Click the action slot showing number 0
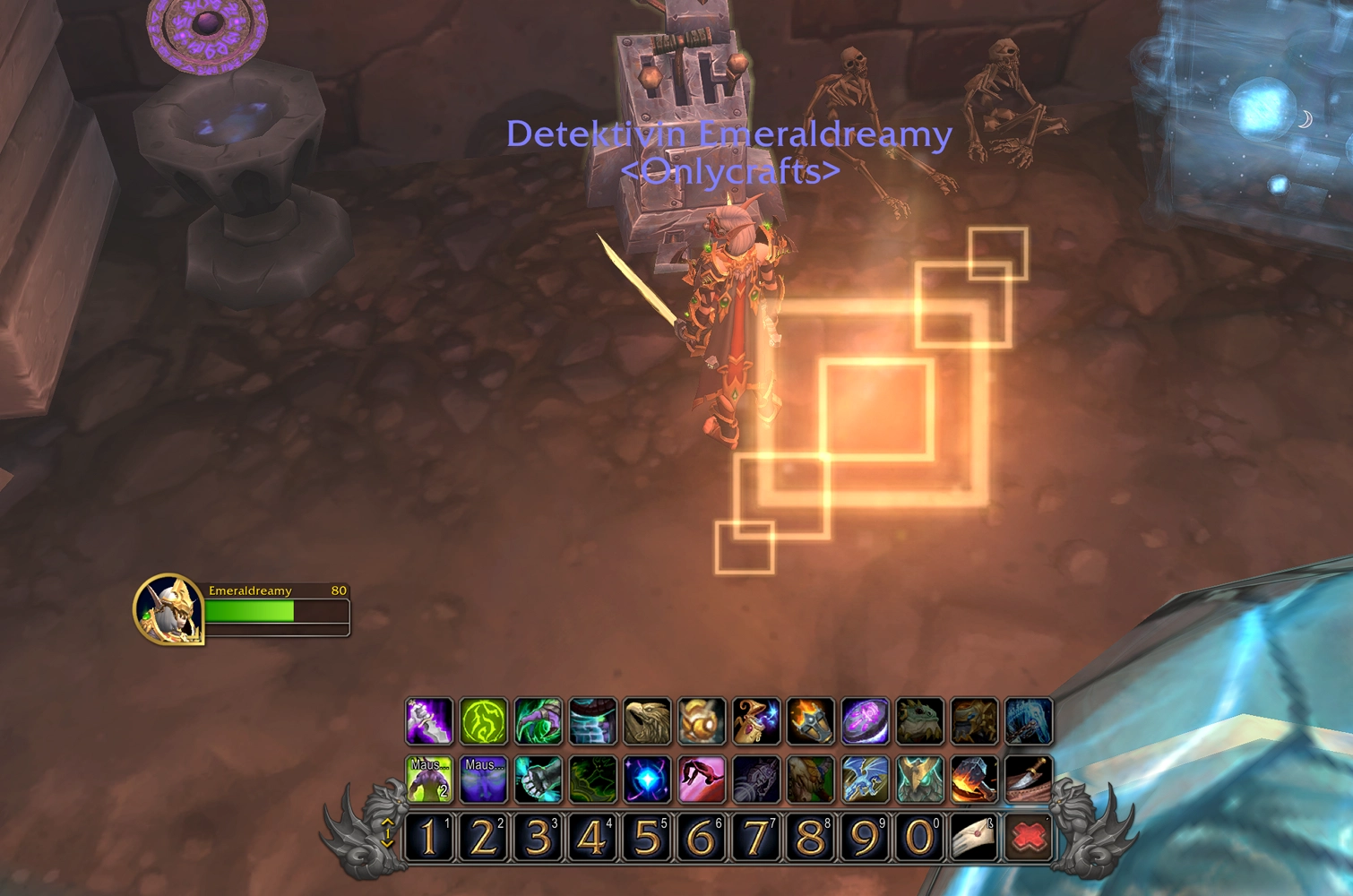The width and height of the screenshot is (1353, 896). click(x=919, y=838)
